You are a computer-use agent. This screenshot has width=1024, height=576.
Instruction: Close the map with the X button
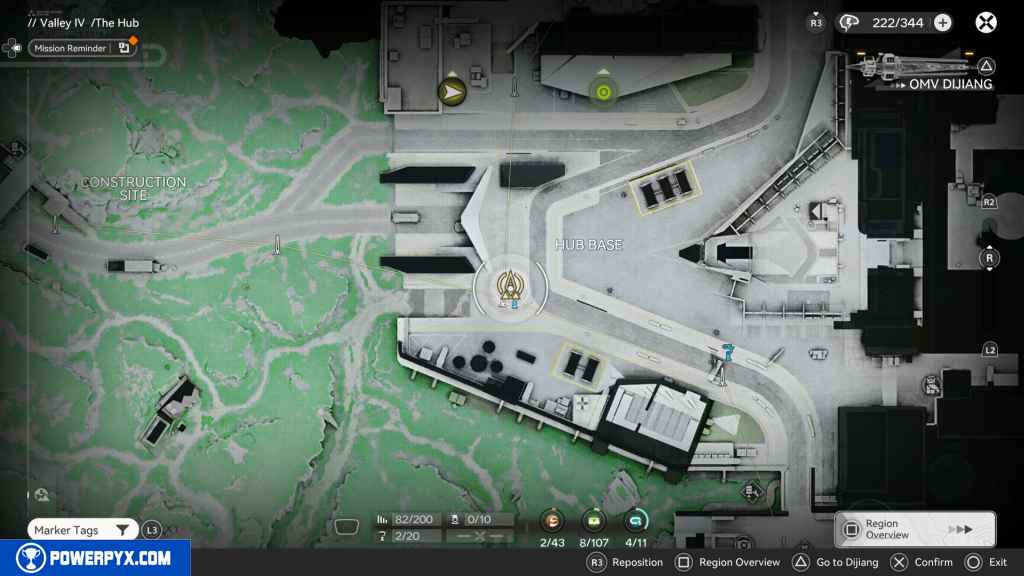click(986, 22)
